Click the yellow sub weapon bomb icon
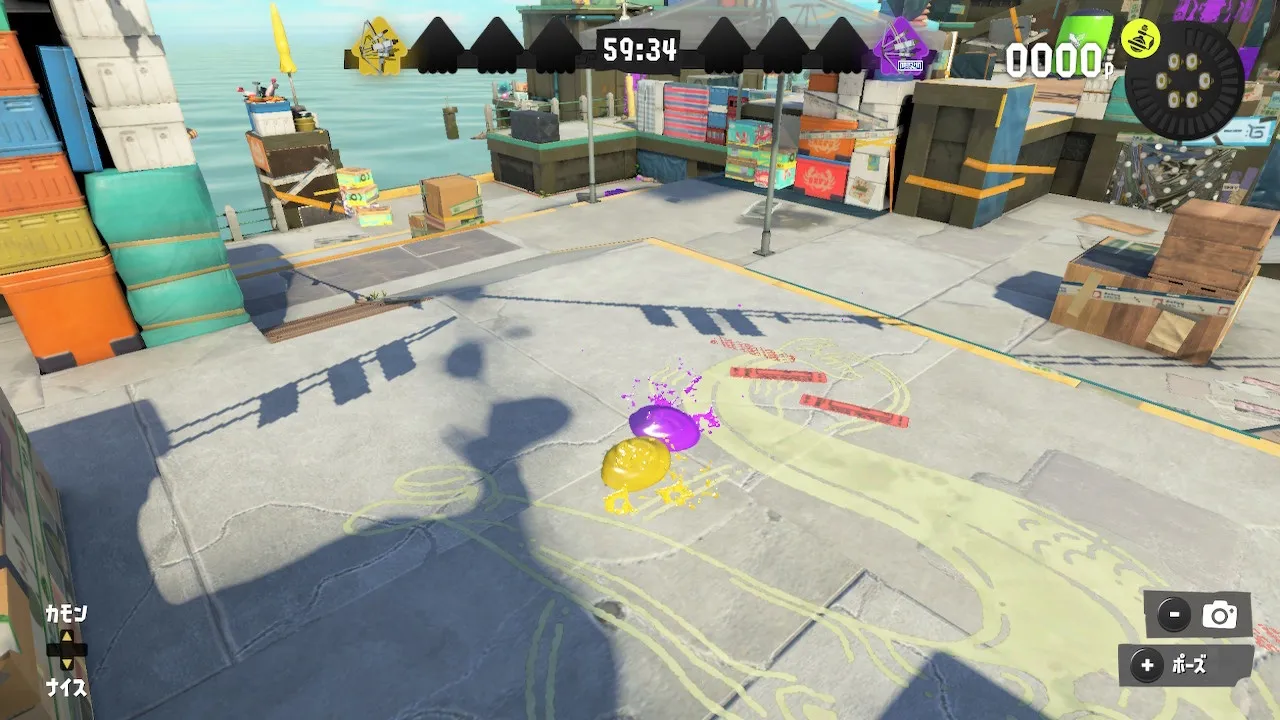Viewport: 1280px width, 720px height. pos(1138,38)
